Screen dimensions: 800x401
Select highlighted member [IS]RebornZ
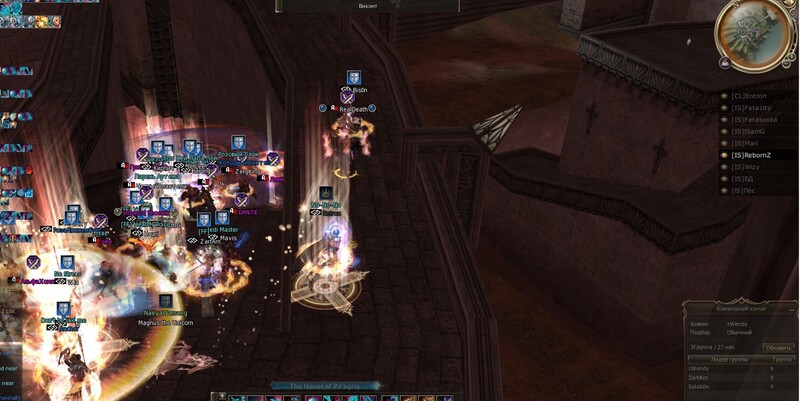(x=751, y=156)
